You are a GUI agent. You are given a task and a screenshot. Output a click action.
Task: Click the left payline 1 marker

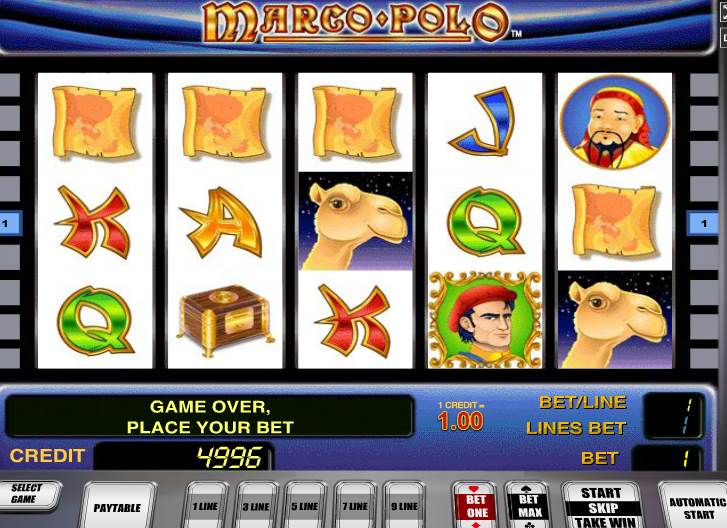pos(8,222)
